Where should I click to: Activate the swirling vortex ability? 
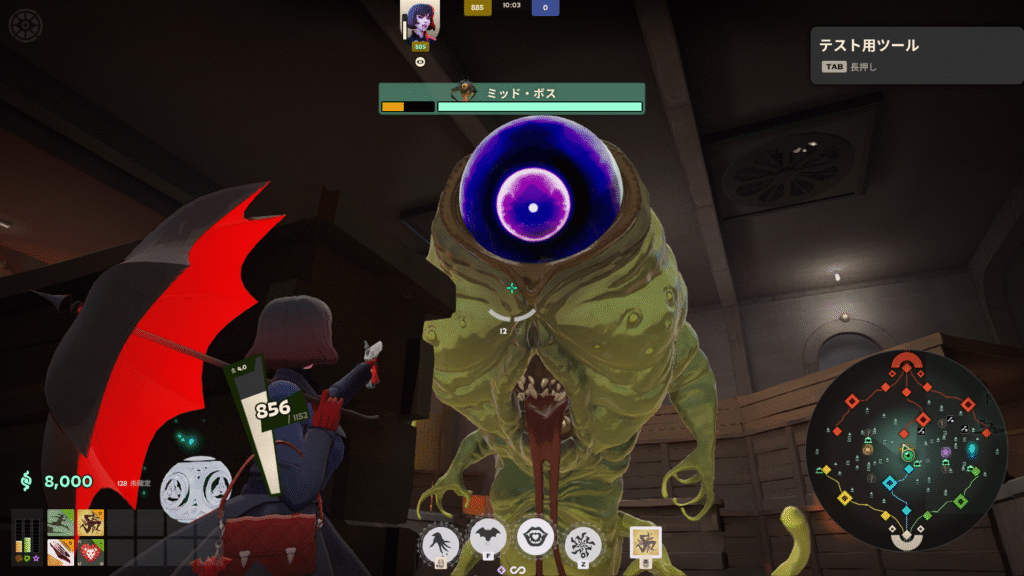coord(582,544)
